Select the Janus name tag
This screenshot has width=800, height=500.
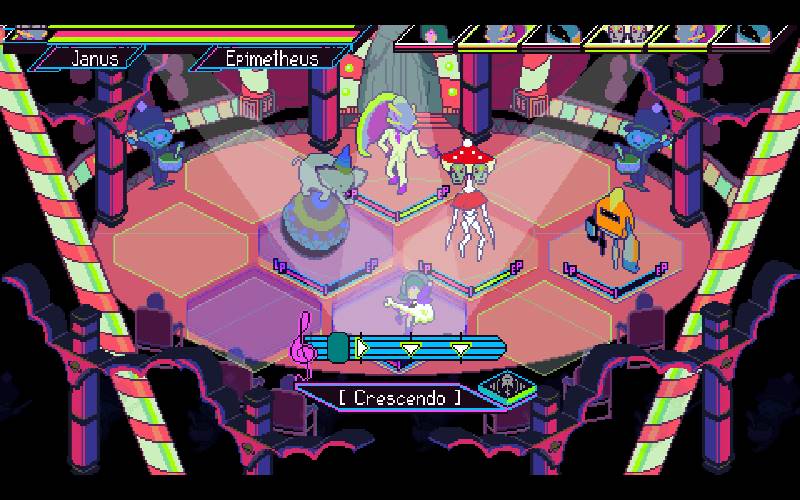95,57
